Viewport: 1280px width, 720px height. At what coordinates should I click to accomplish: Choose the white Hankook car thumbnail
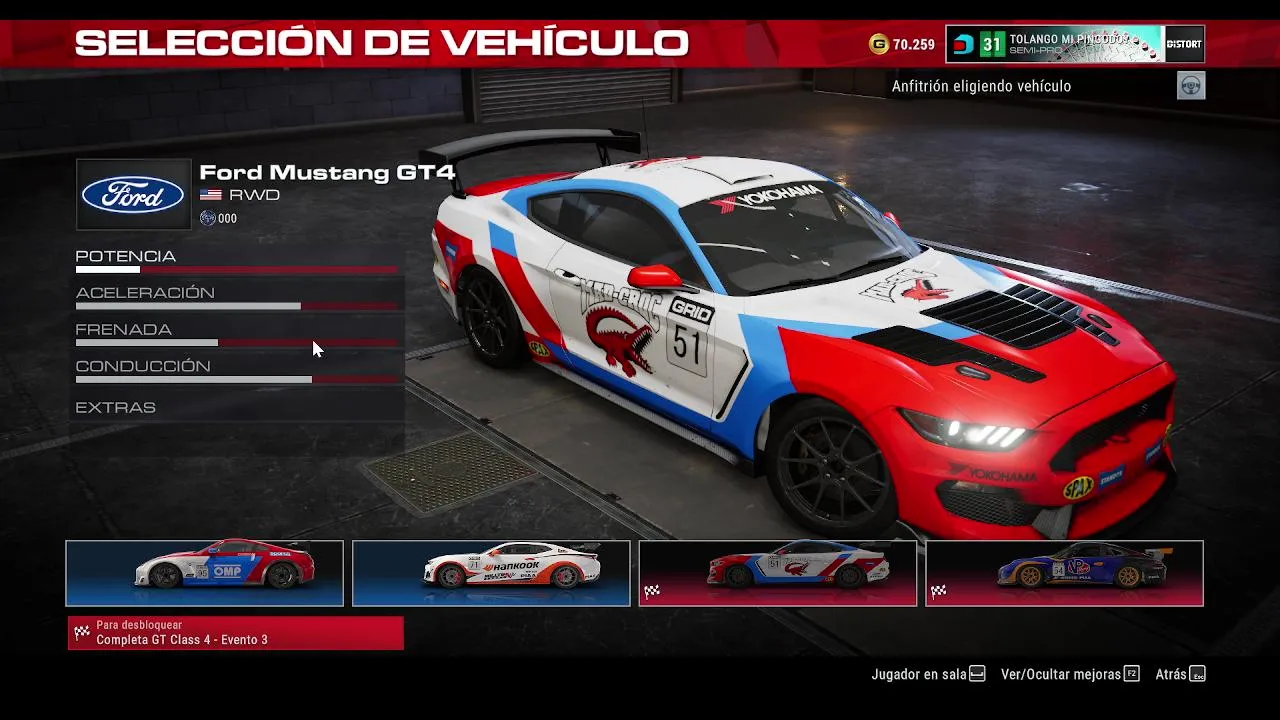(x=491, y=573)
